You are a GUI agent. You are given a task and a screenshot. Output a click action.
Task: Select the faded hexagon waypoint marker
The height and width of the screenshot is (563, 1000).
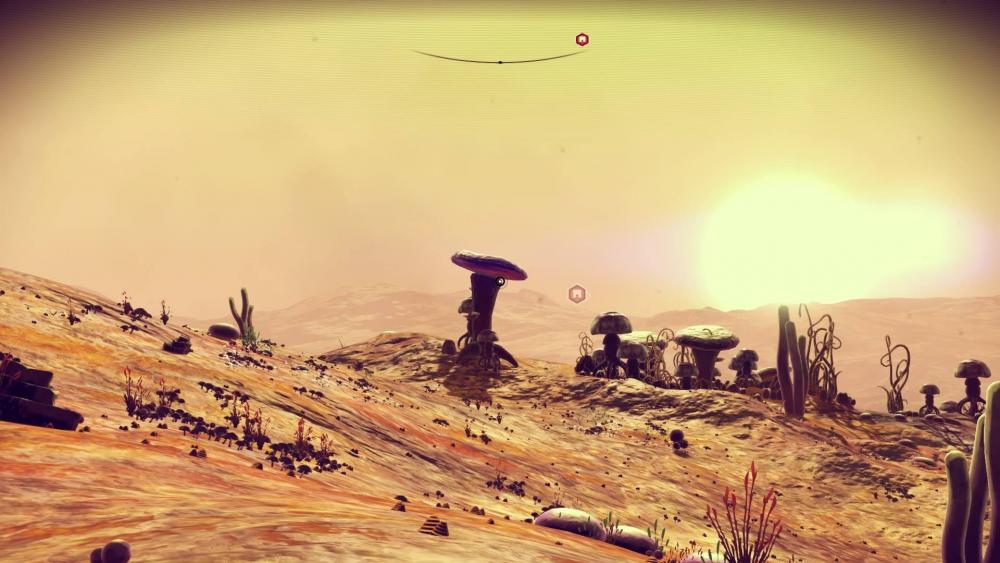(x=576, y=293)
